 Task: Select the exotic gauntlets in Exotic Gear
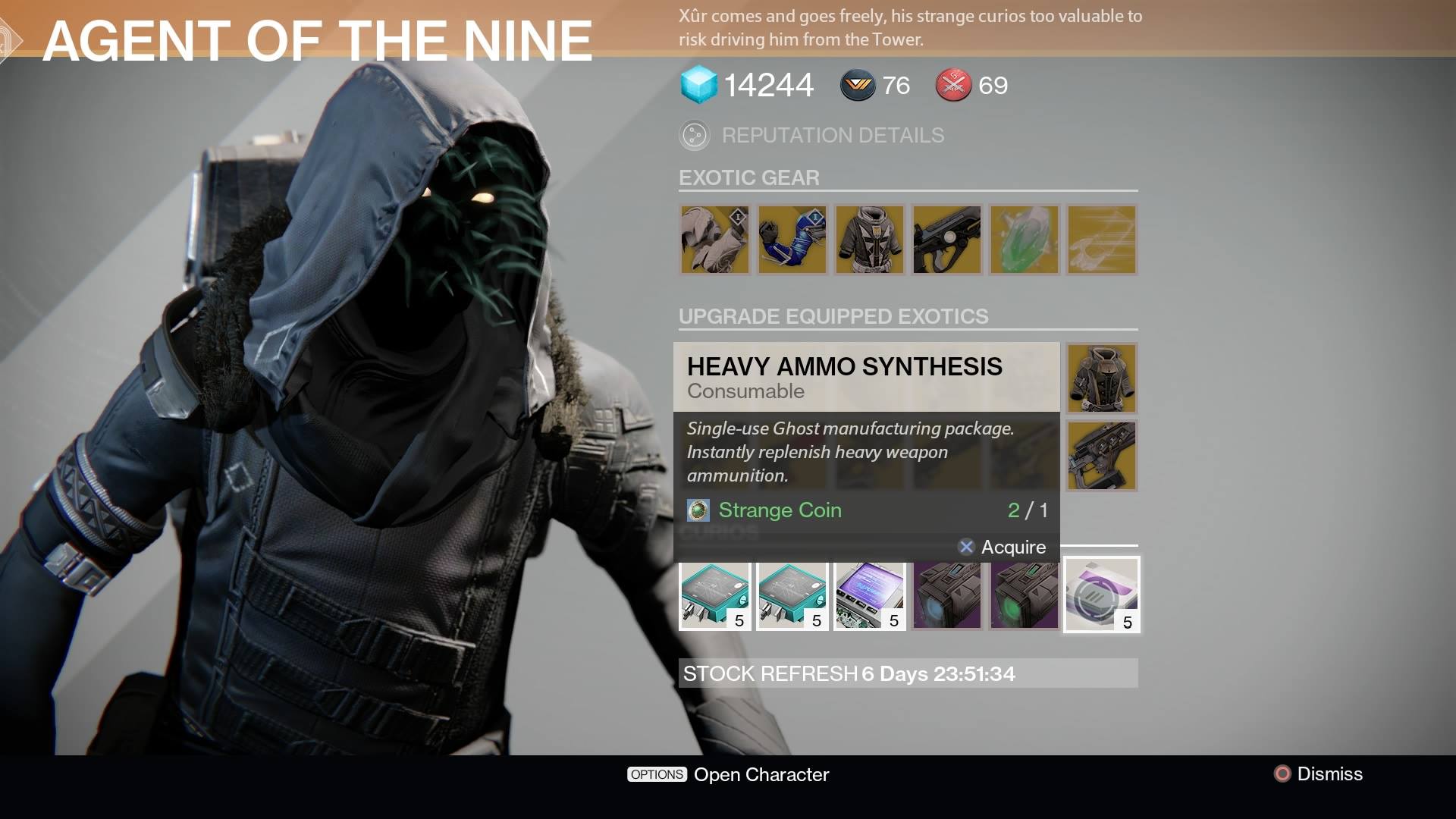[x=715, y=240]
